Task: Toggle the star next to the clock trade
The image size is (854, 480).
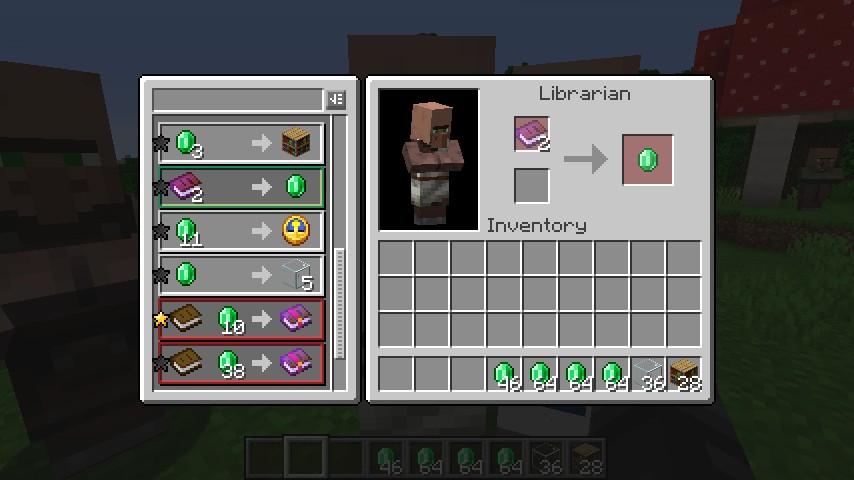Action: pos(160,232)
